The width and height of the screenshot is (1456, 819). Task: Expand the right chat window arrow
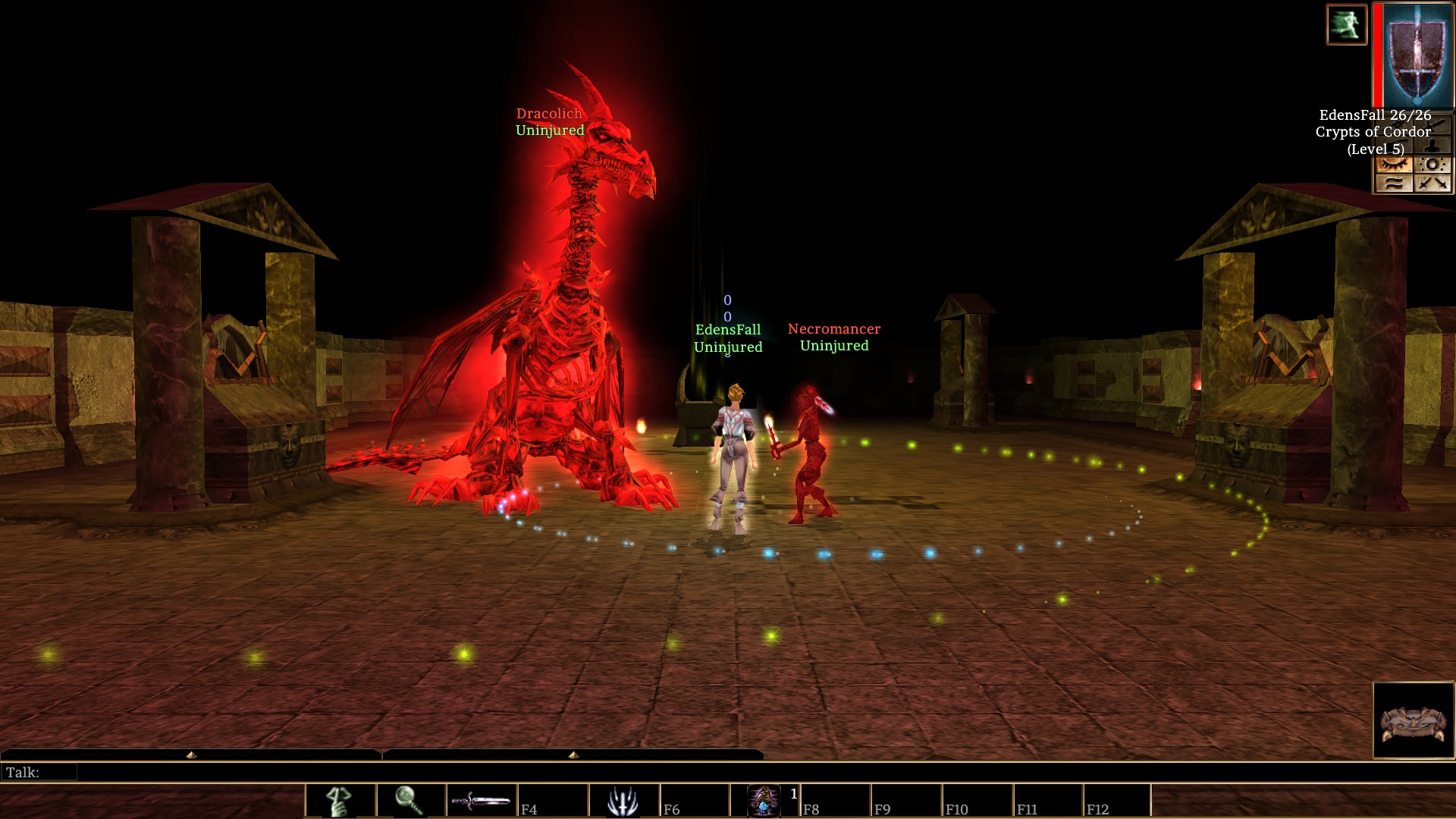tap(573, 755)
